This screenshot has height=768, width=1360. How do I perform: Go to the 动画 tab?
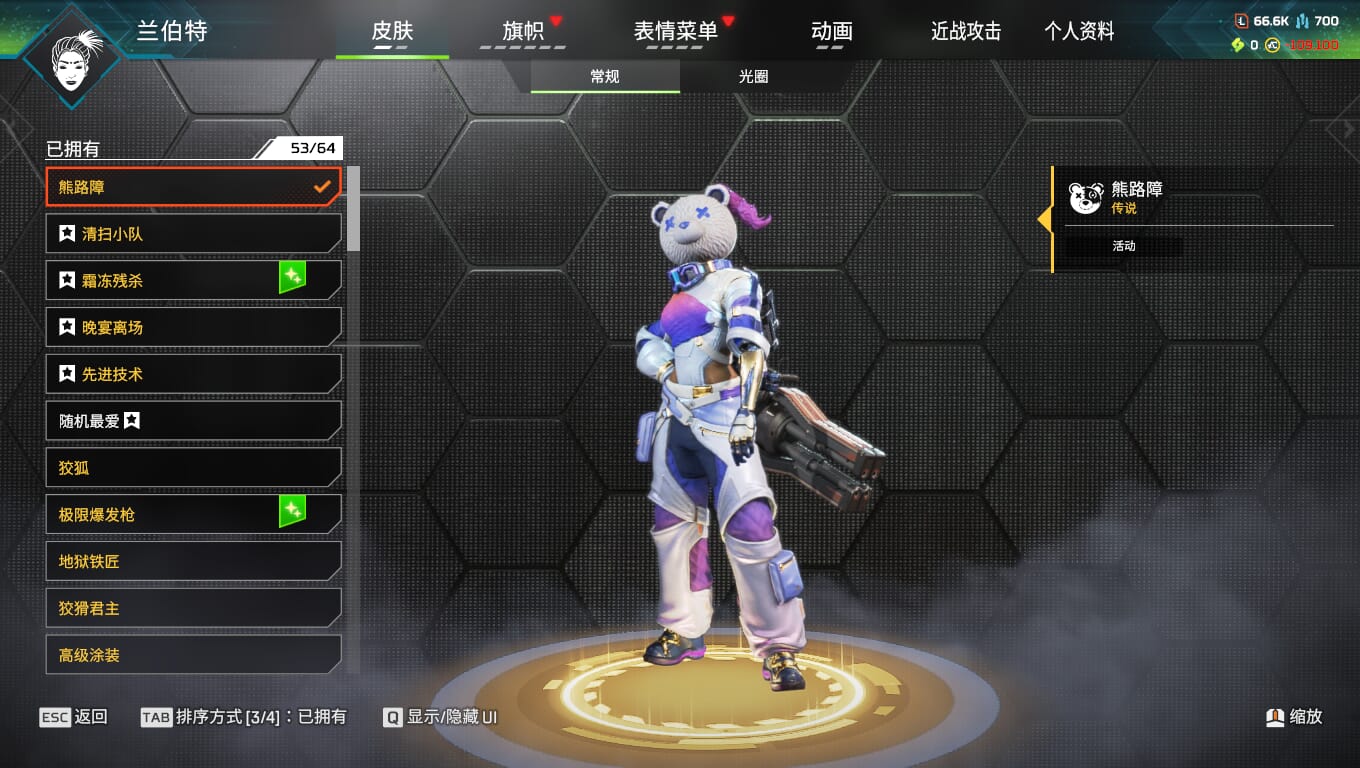(x=831, y=32)
